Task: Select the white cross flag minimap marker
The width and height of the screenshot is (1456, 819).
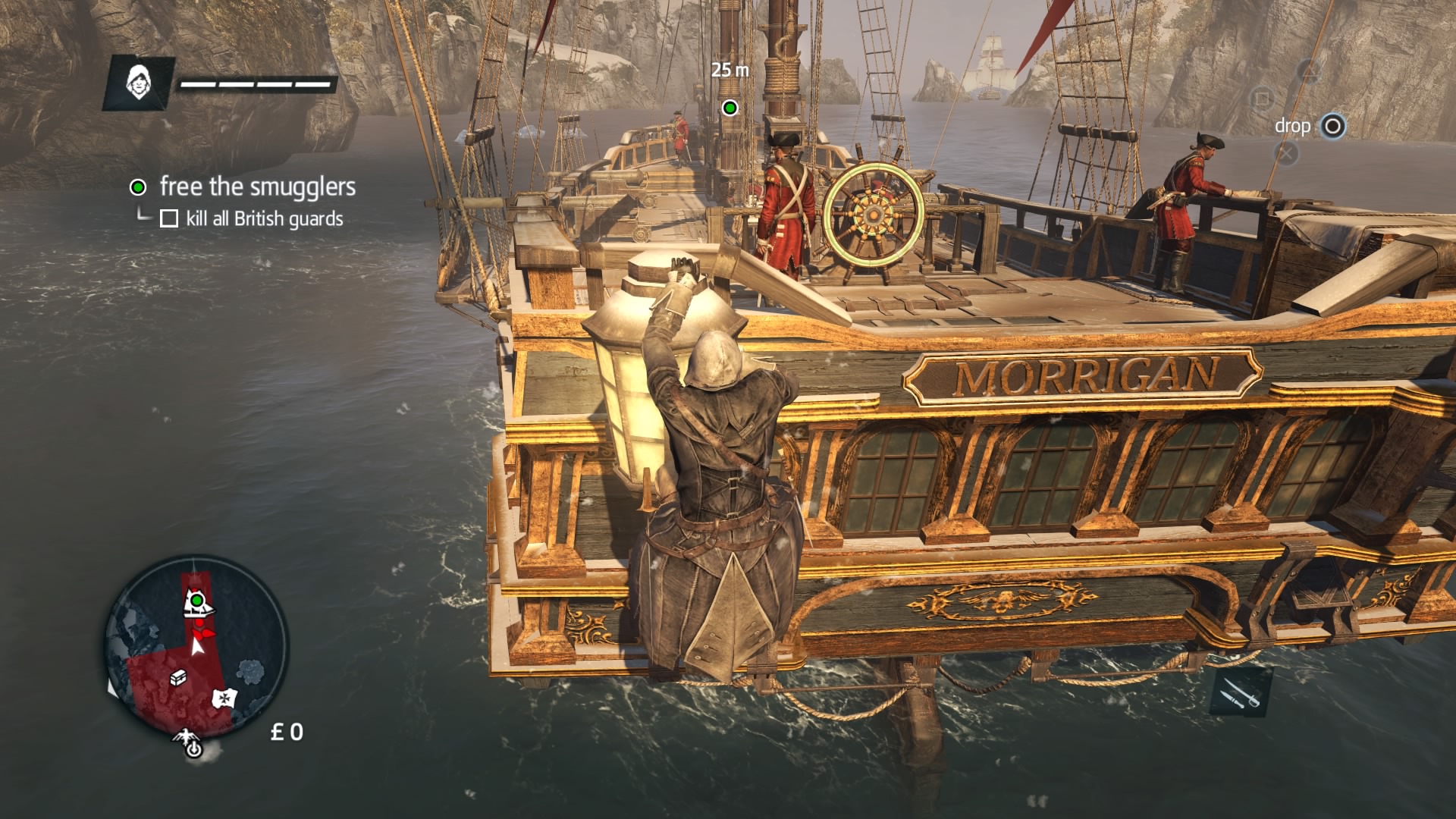Action: click(224, 697)
